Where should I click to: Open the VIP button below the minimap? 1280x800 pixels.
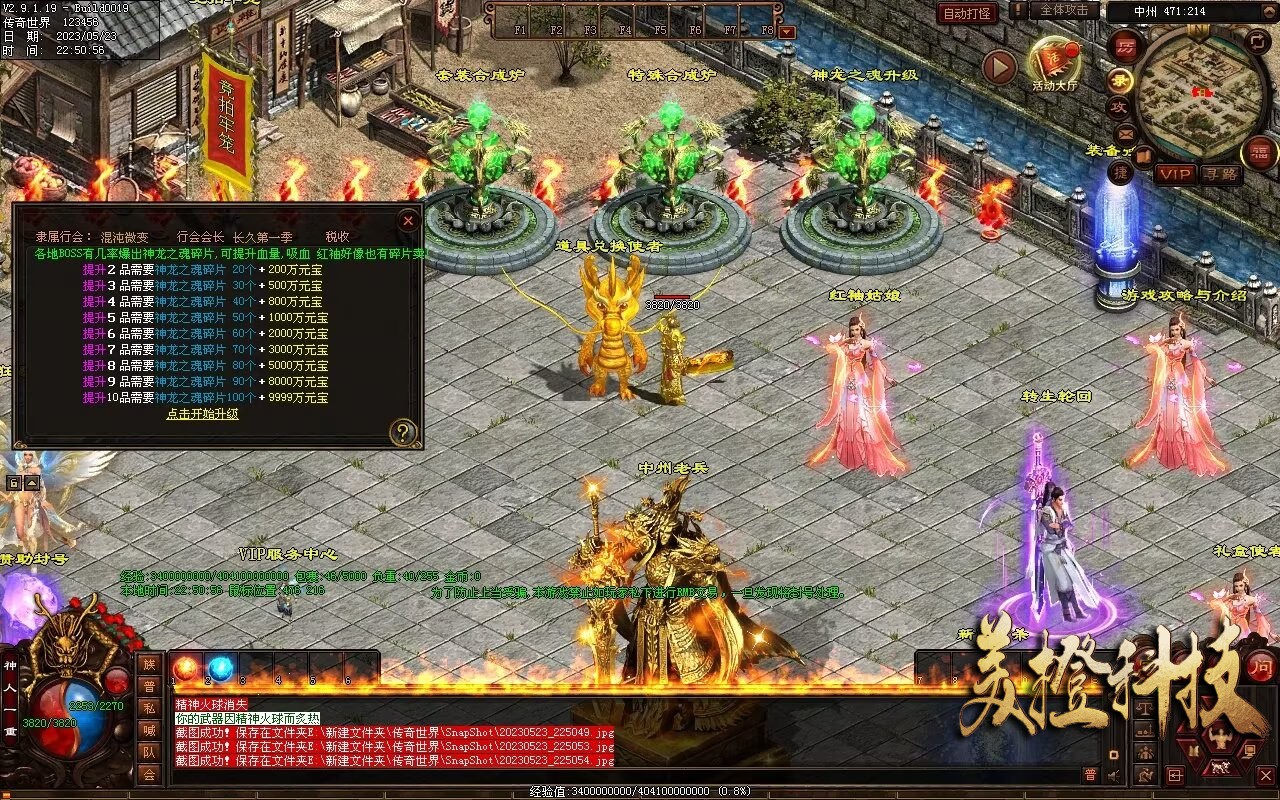coord(1175,174)
